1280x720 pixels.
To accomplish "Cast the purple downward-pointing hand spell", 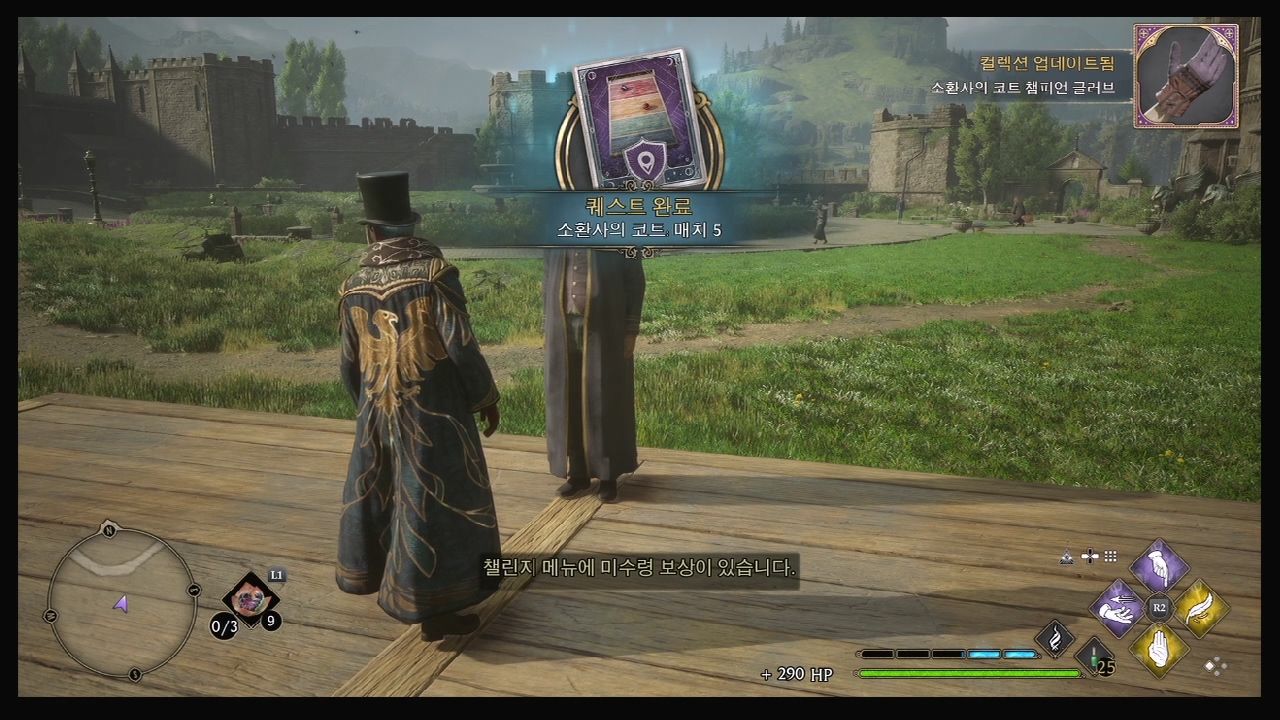I will [1159, 567].
